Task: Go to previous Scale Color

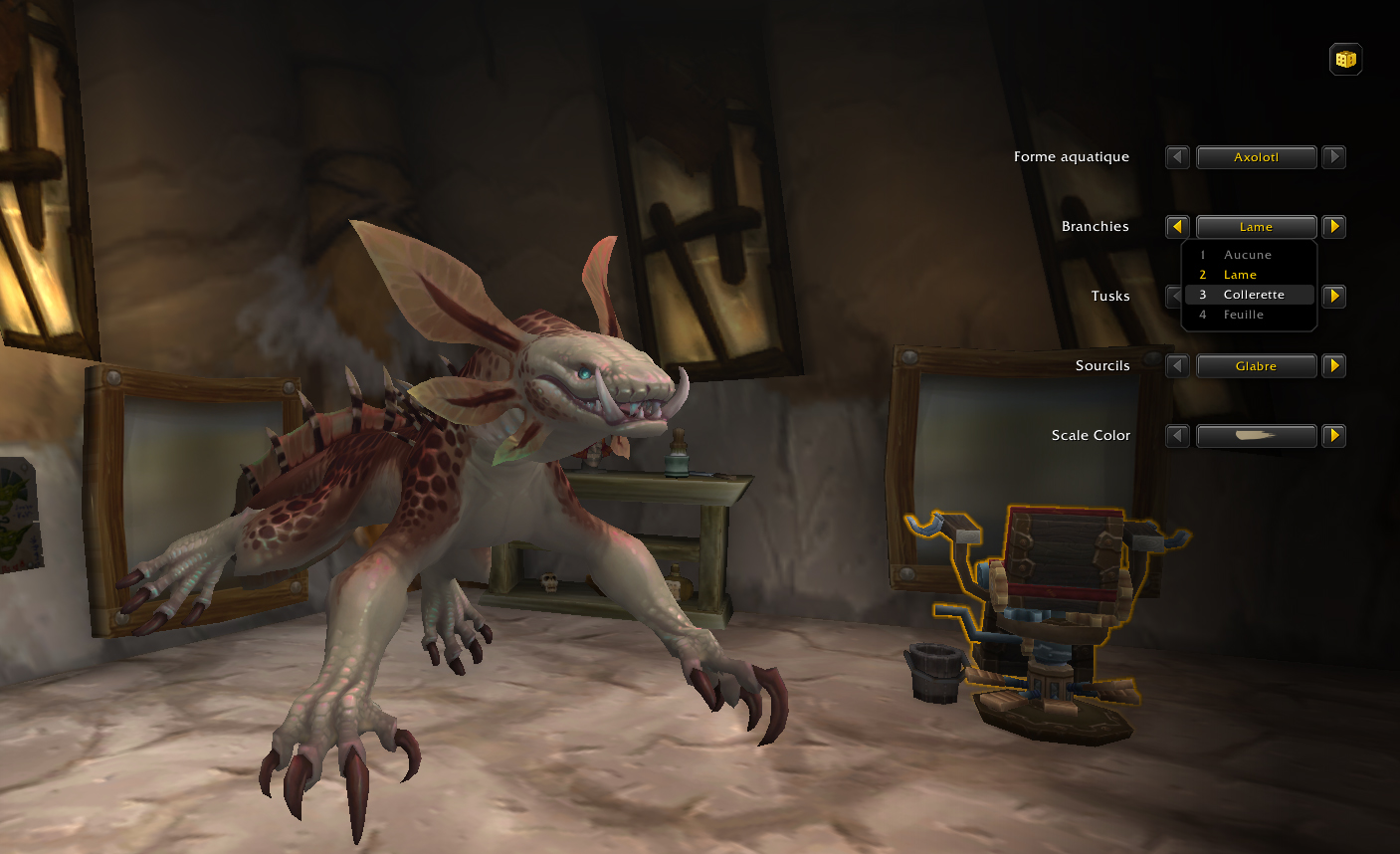Action: point(1177,436)
